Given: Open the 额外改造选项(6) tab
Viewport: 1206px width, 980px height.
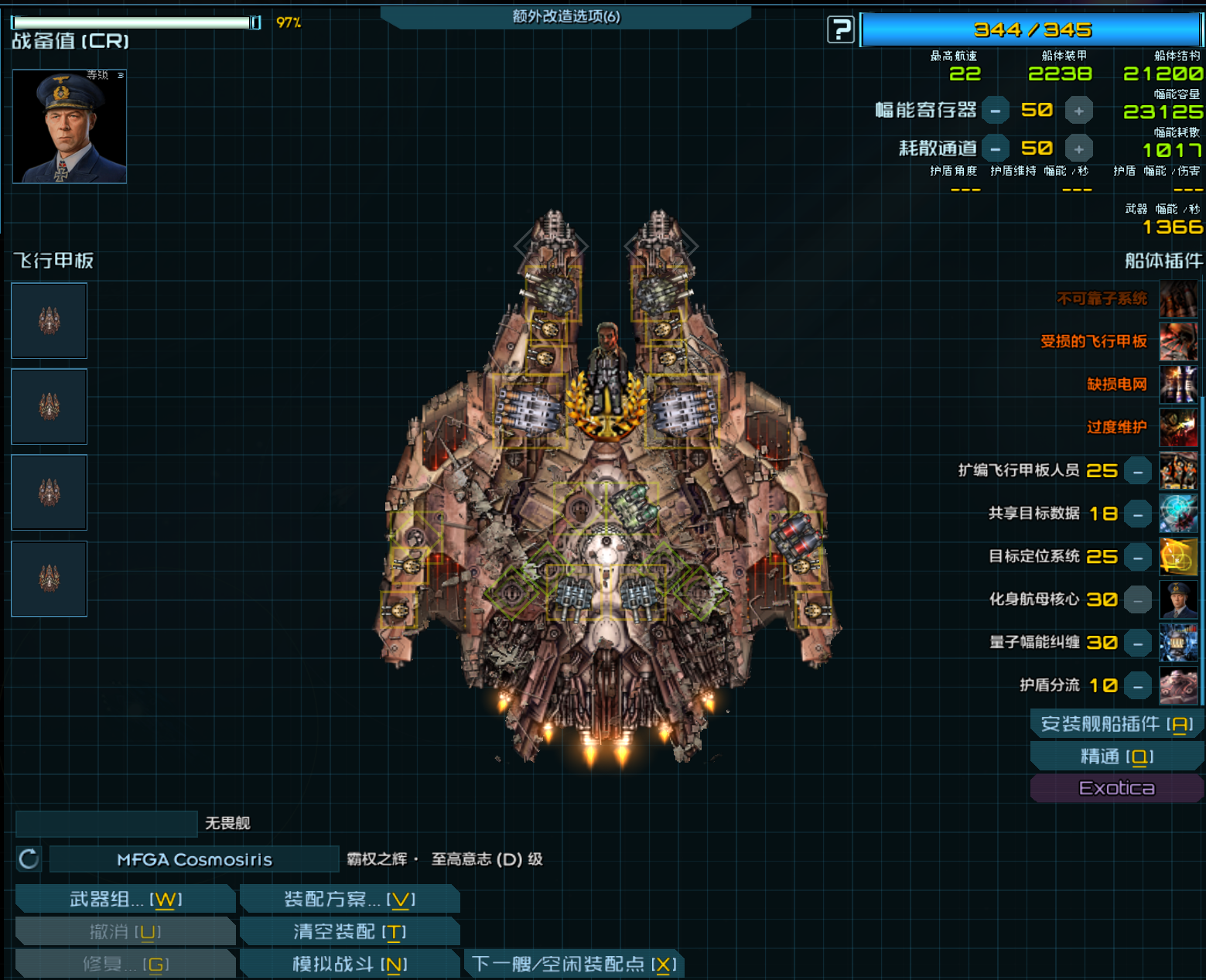Looking at the screenshot, I should tap(567, 15).
